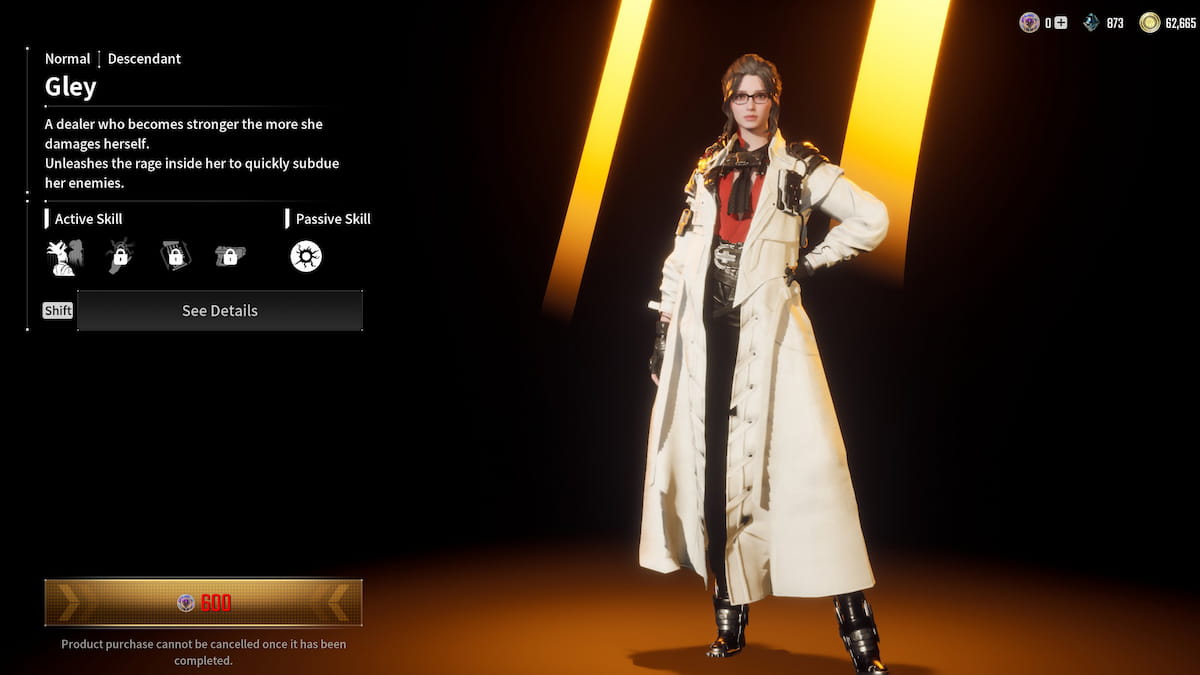Image resolution: width=1200 pixels, height=675 pixels.
Task: Select the unlocked first active skill icon
Action: 64,257
